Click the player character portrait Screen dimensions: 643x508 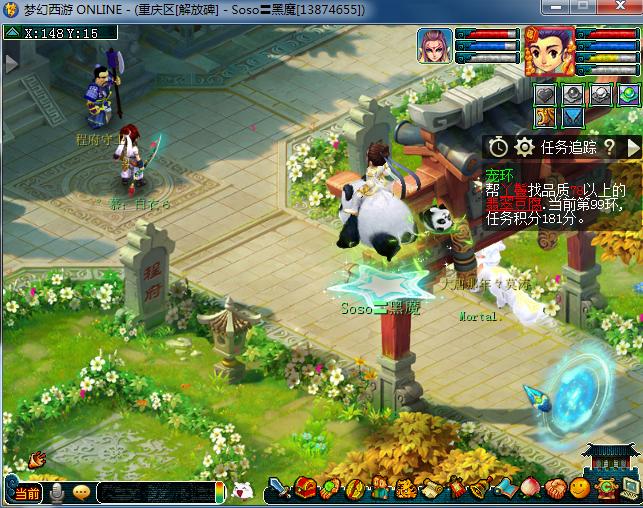pyautogui.click(x=549, y=52)
